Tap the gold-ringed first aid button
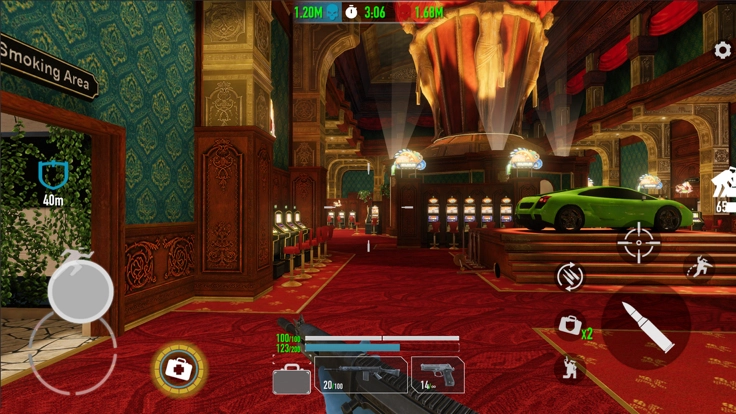 point(179,370)
